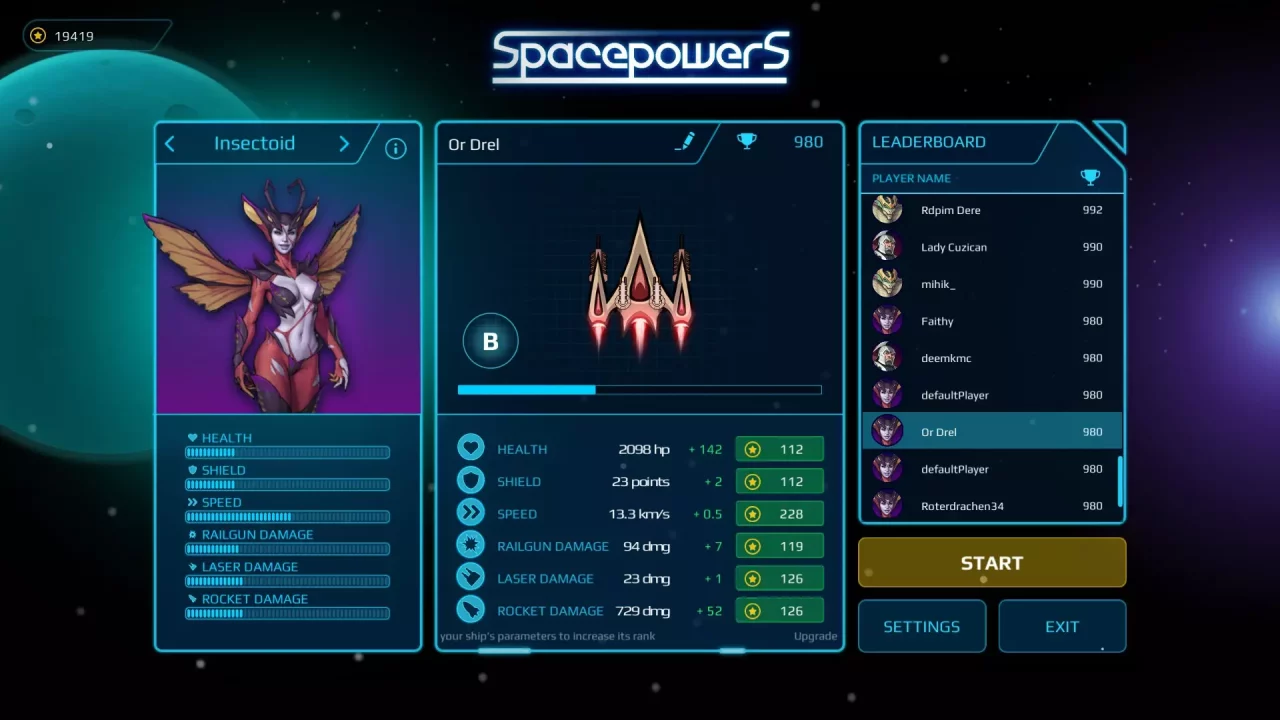Select Lady Cuzican on the leaderboard
The width and height of the screenshot is (1280, 720).
tap(992, 247)
